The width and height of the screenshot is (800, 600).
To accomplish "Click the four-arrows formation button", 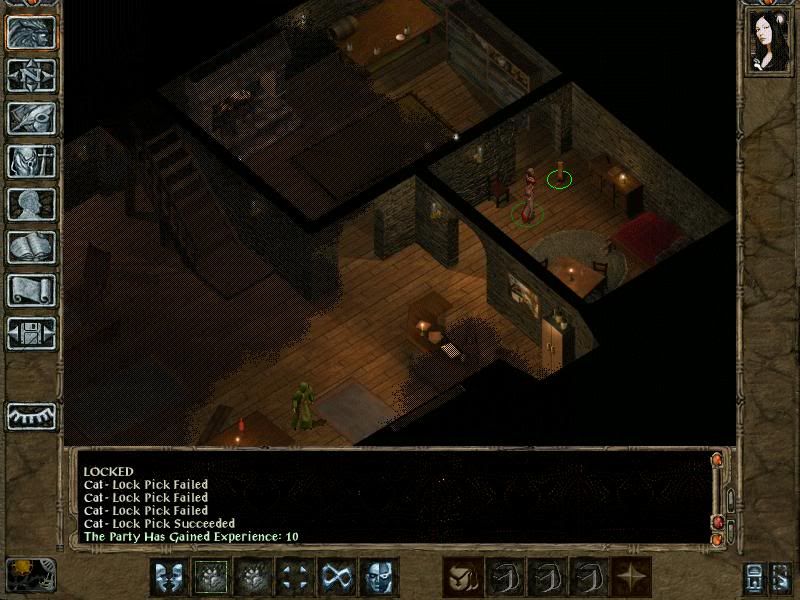I will (295, 577).
